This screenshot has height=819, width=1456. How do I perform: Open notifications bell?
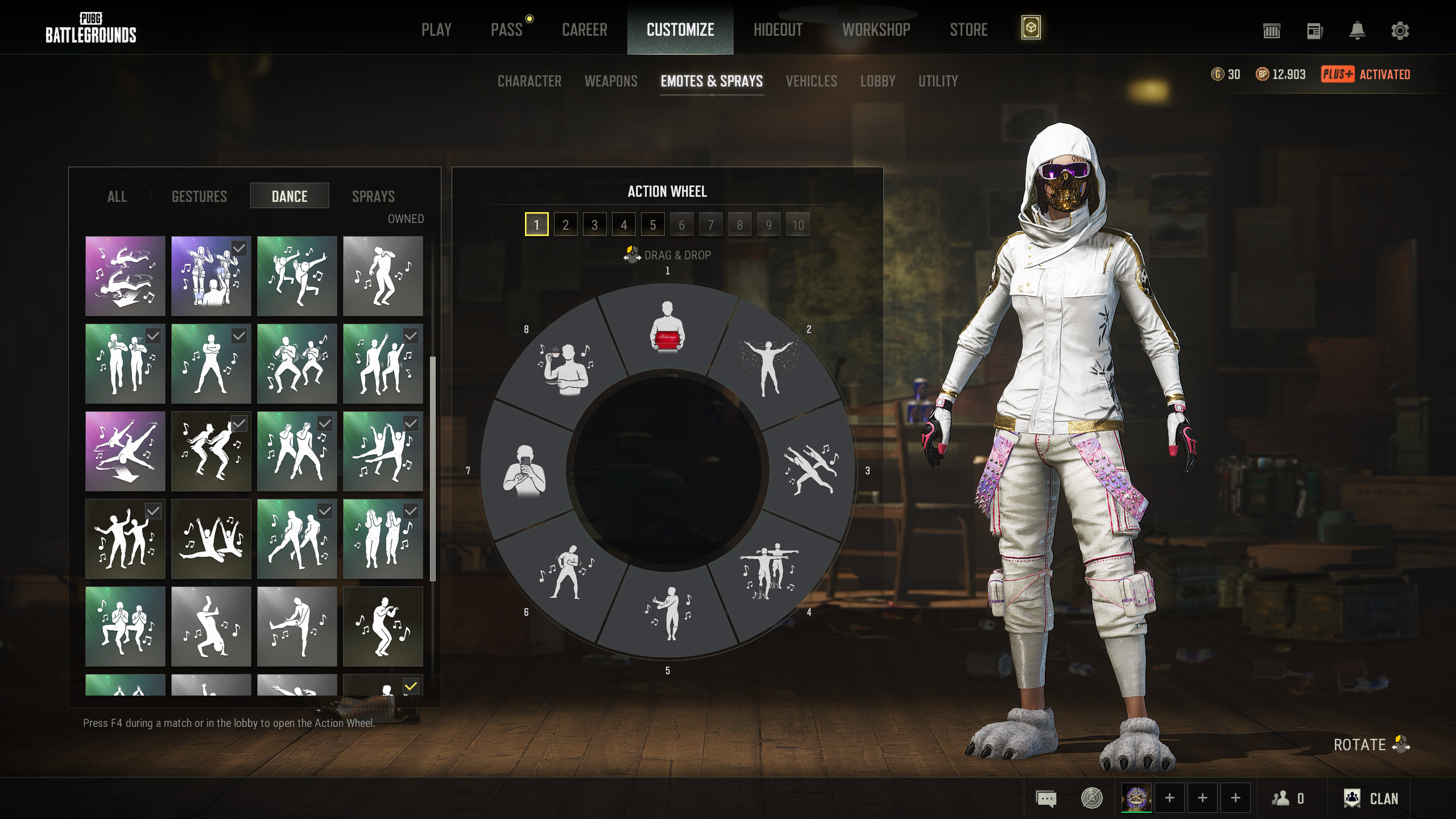click(x=1357, y=30)
